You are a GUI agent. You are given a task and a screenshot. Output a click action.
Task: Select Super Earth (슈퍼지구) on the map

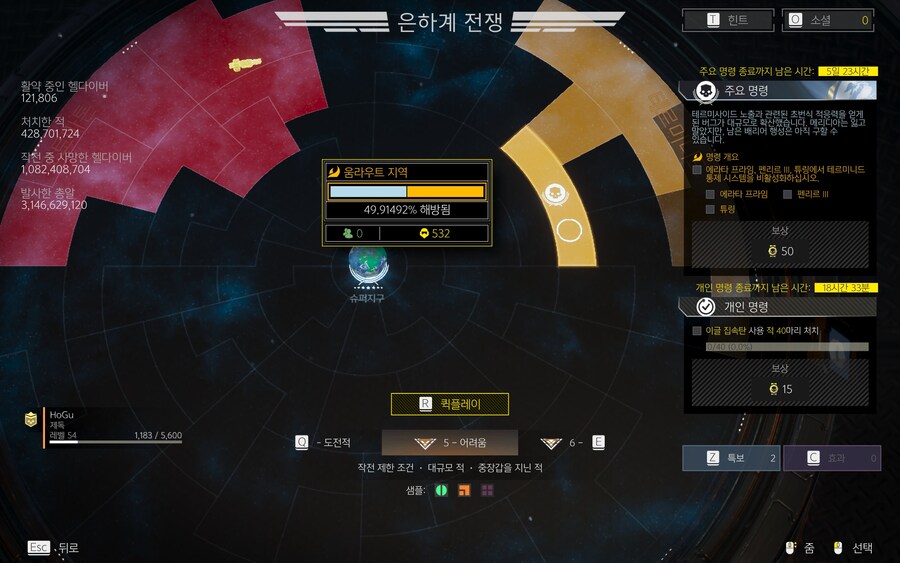[368, 266]
